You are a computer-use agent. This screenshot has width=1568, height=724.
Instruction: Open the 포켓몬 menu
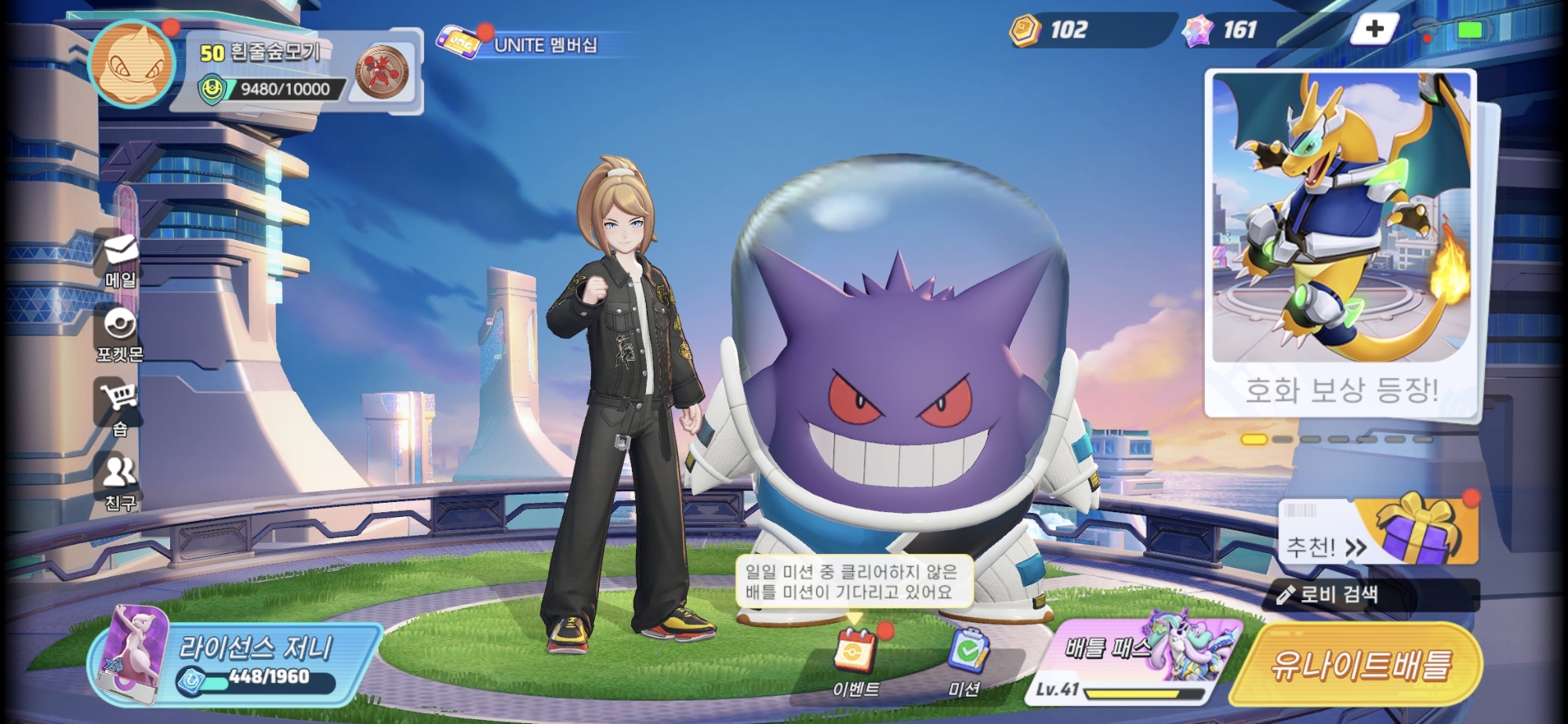[x=120, y=335]
